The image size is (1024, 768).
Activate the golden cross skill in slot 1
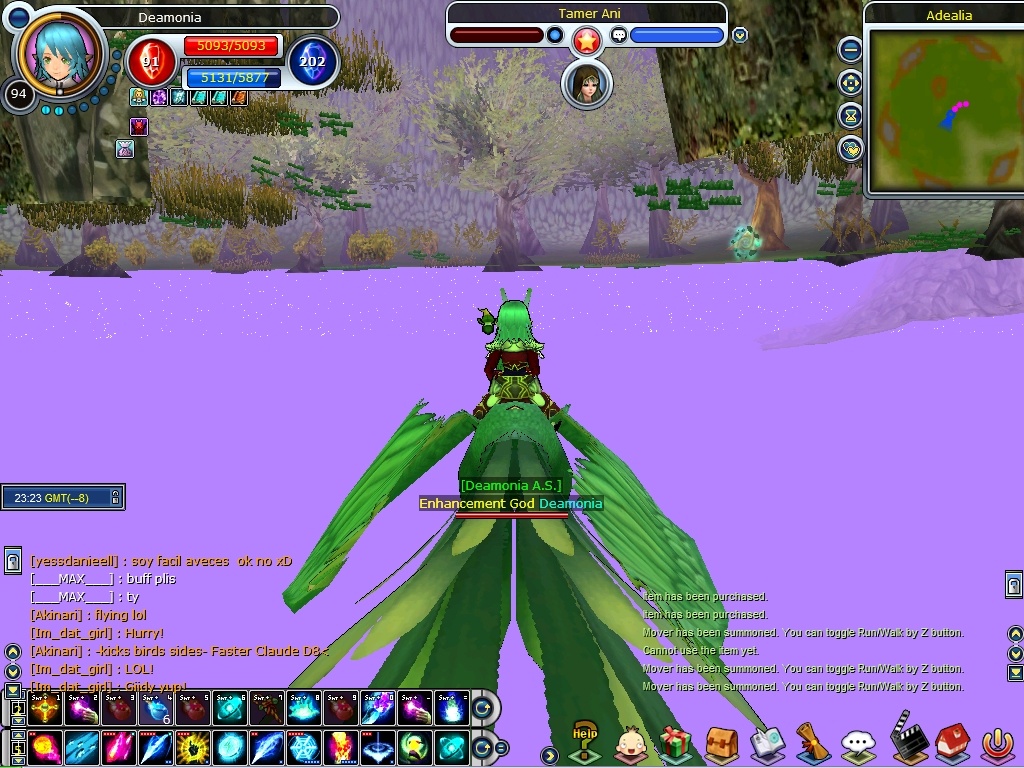pos(46,708)
